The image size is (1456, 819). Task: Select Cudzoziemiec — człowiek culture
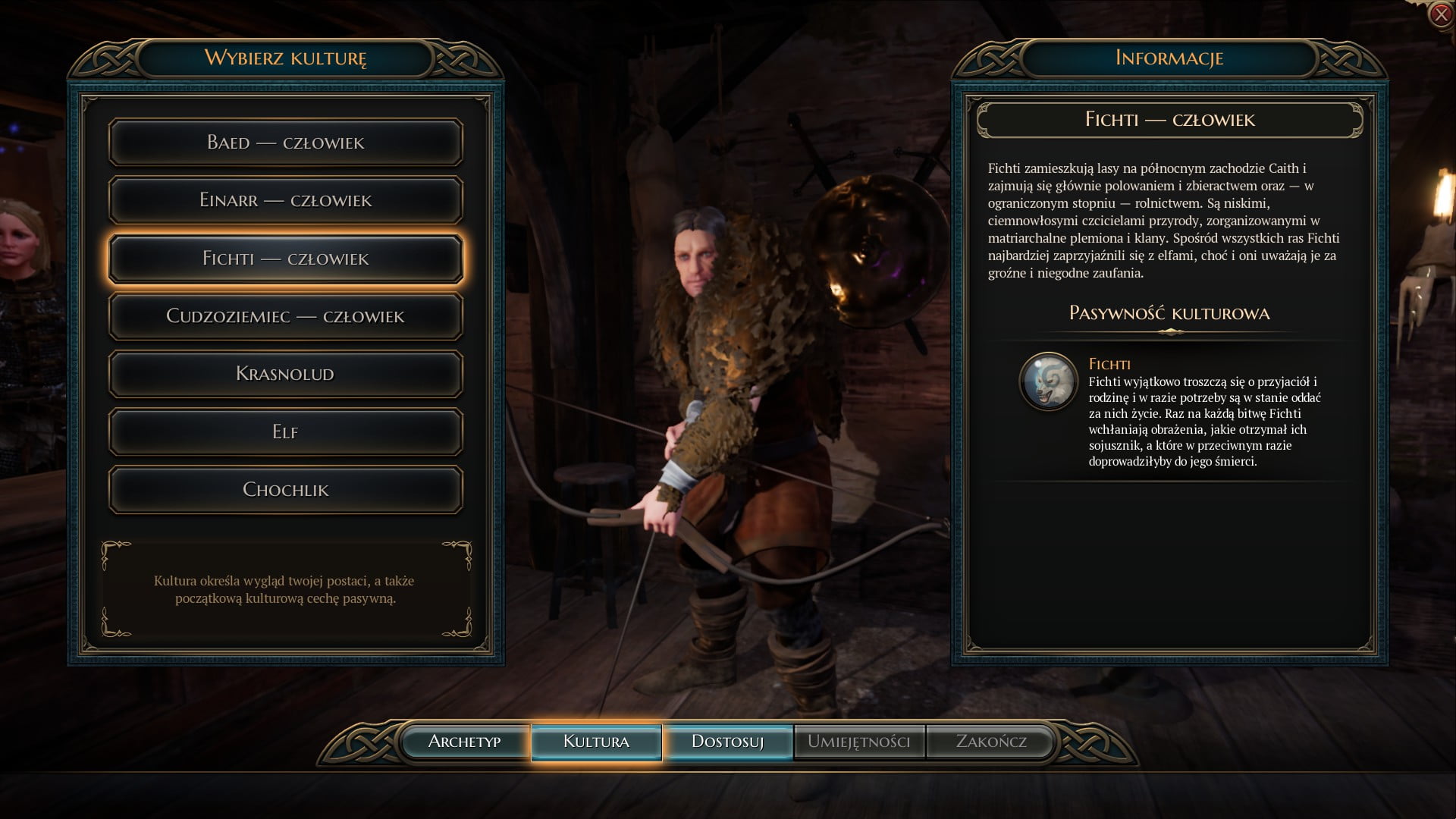click(x=285, y=316)
